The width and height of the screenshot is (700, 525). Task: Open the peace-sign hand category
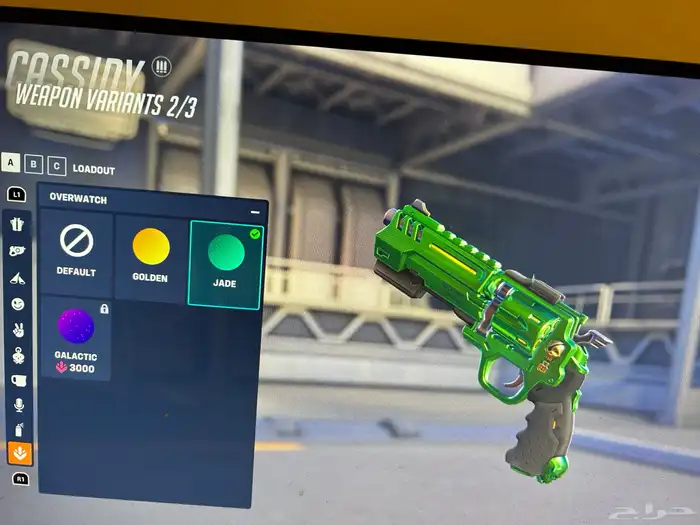[18, 329]
